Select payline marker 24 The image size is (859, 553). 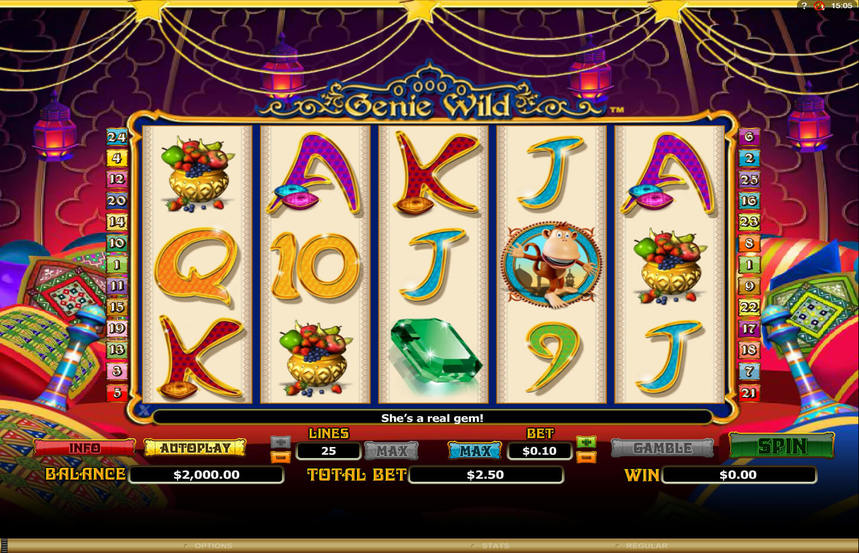pyautogui.click(x=117, y=137)
